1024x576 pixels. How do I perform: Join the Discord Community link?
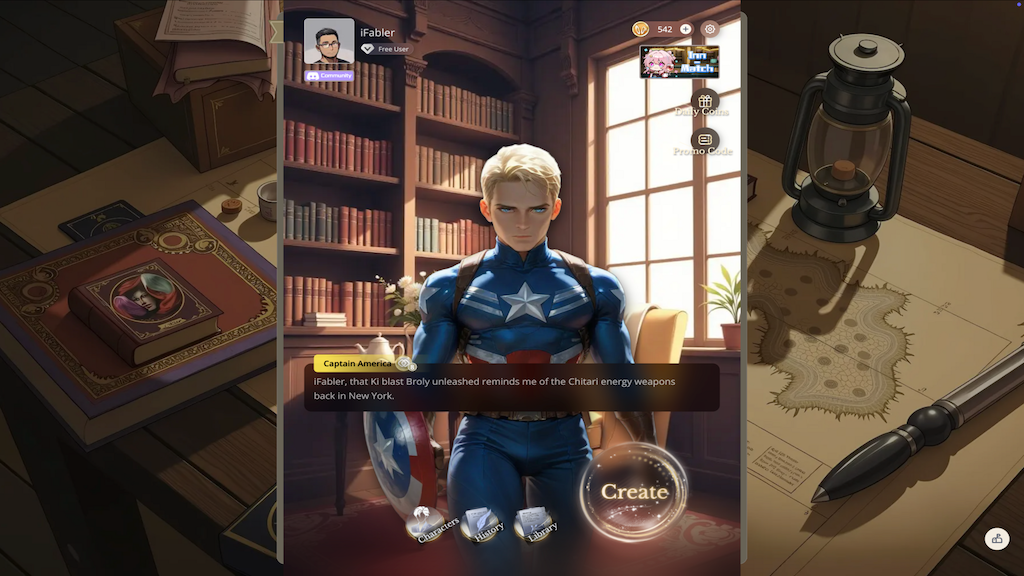point(329,76)
